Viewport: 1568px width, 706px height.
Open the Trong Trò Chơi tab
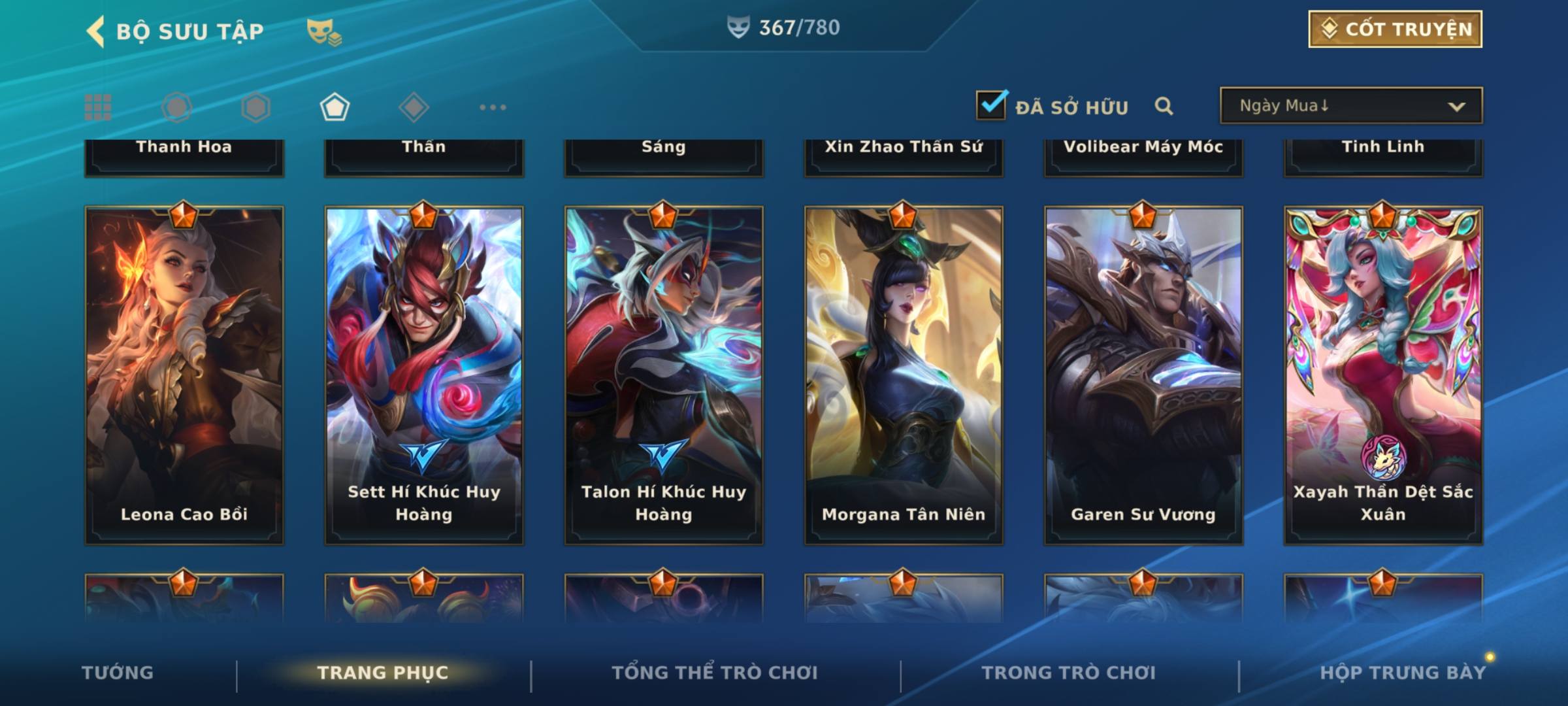tap(1069, 673)
